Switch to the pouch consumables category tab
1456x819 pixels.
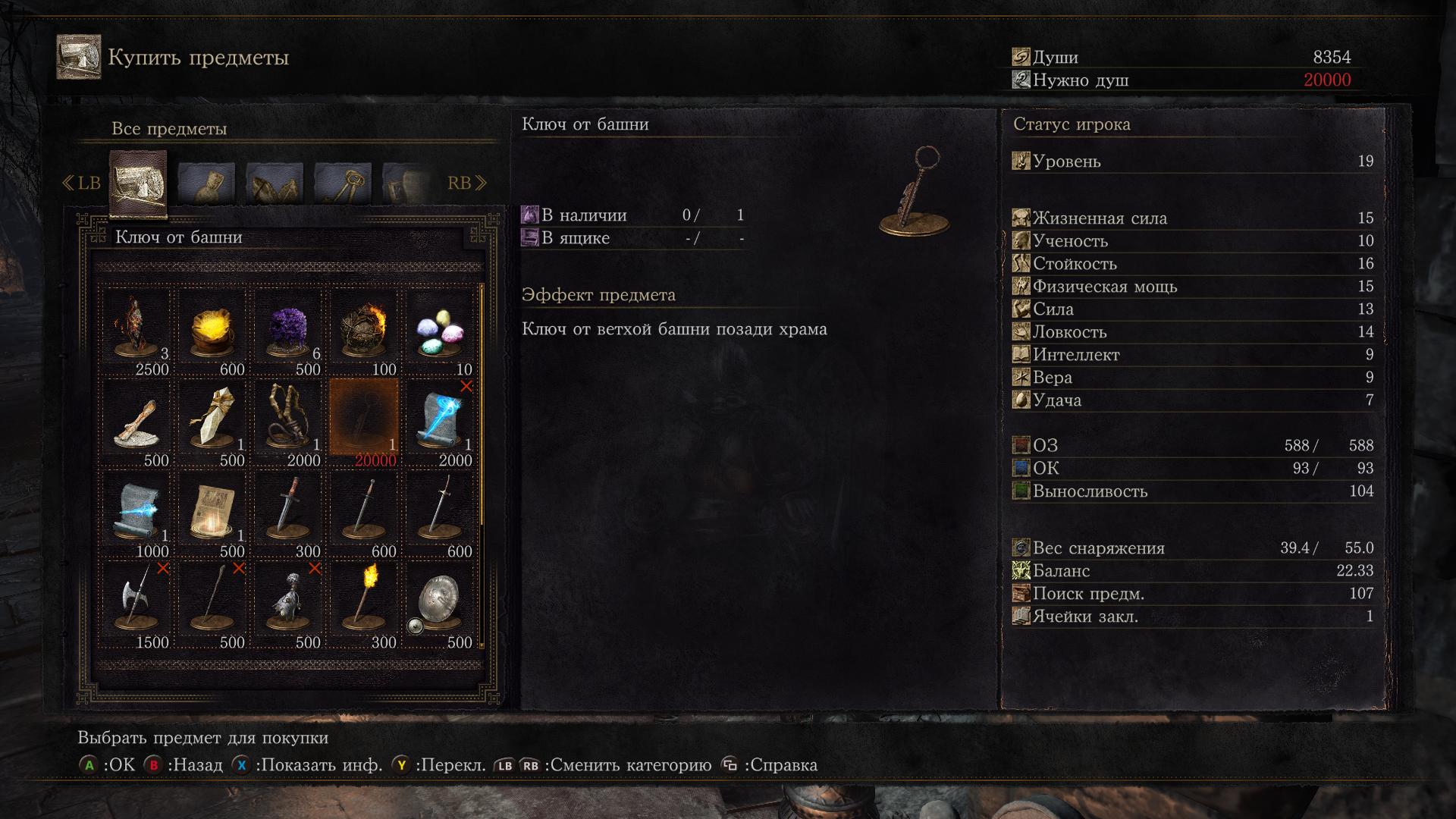[x=206, y=184]
